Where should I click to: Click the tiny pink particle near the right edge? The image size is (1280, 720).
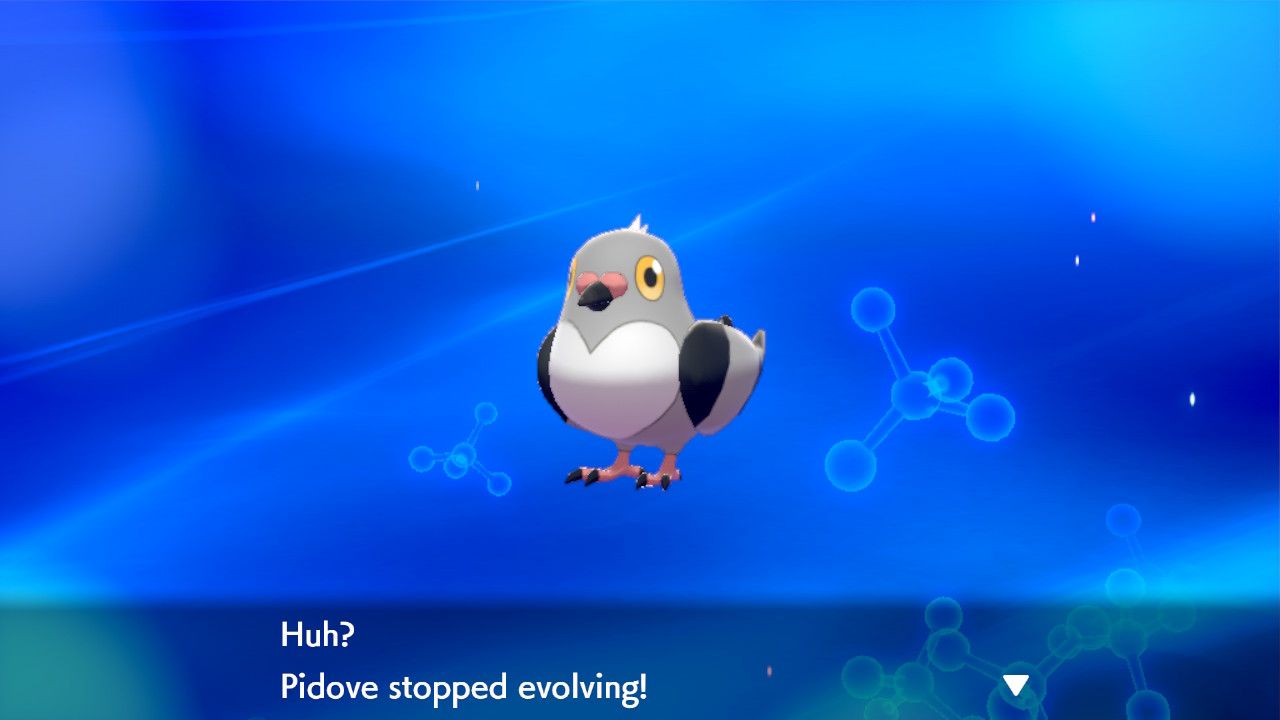[x=1093, y=216]
